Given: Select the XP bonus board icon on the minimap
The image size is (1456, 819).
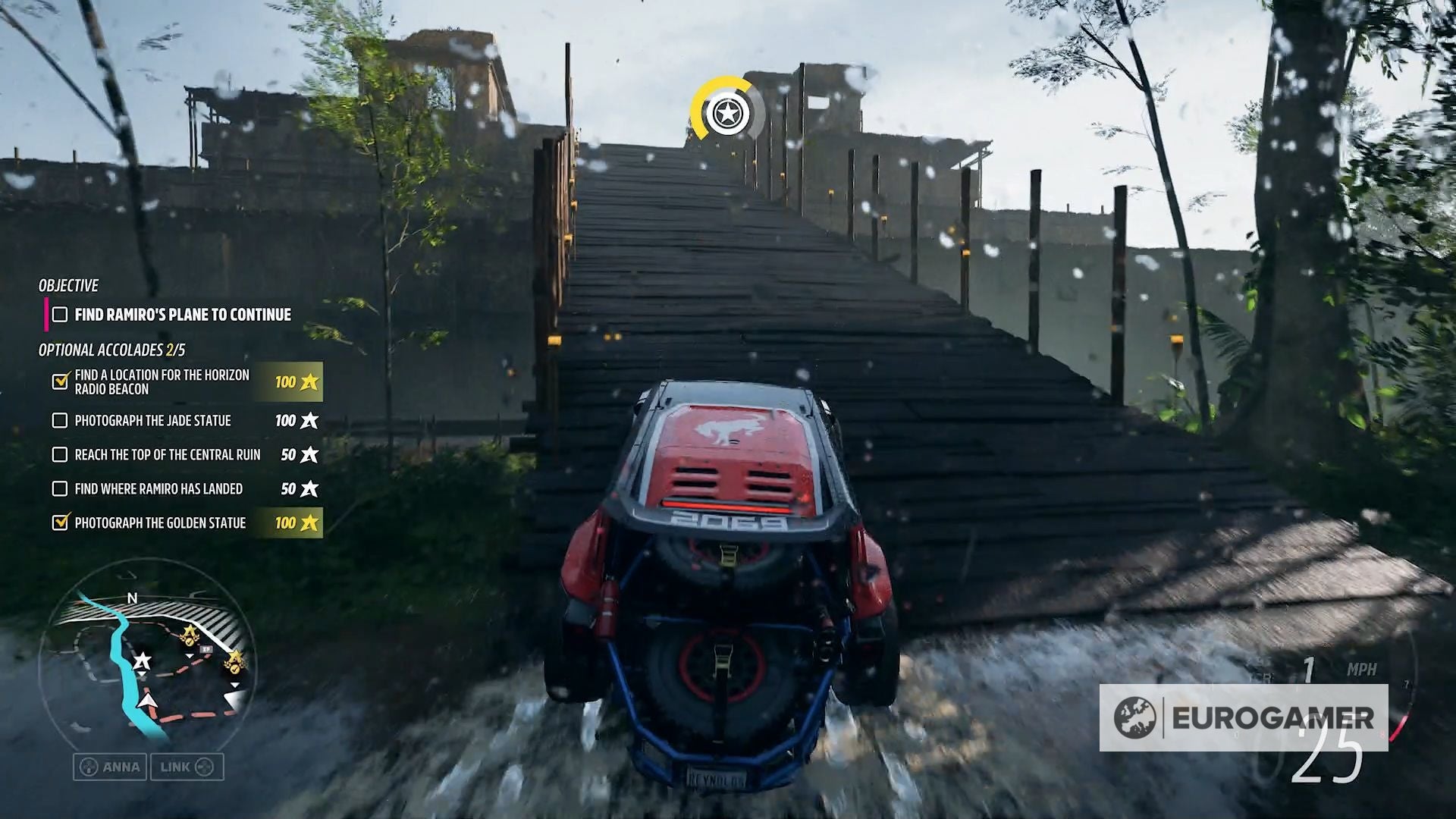Looking at the screenshot, I should pos(207,649).
